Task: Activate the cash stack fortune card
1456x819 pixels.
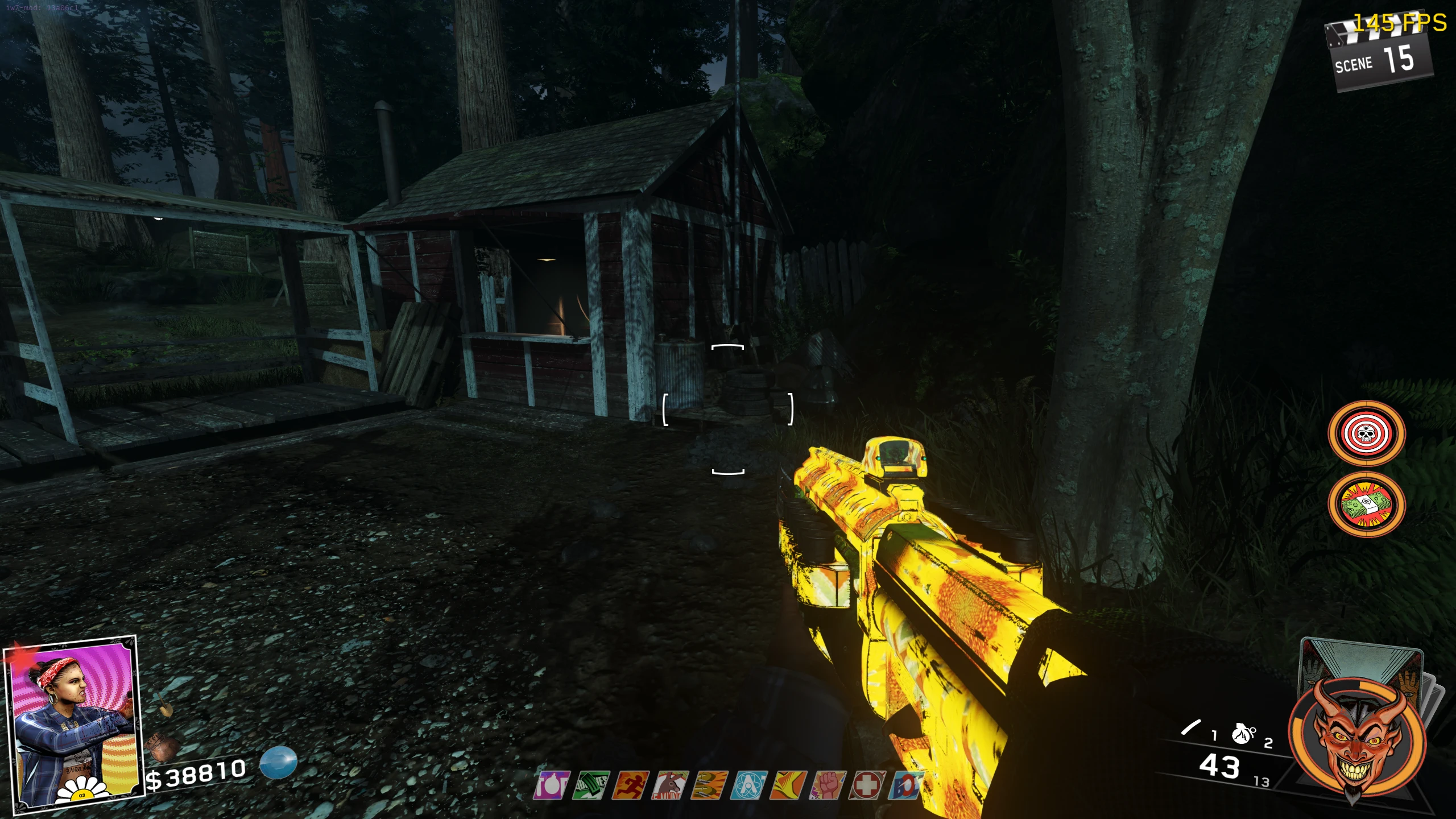Action: [1366, 504]
